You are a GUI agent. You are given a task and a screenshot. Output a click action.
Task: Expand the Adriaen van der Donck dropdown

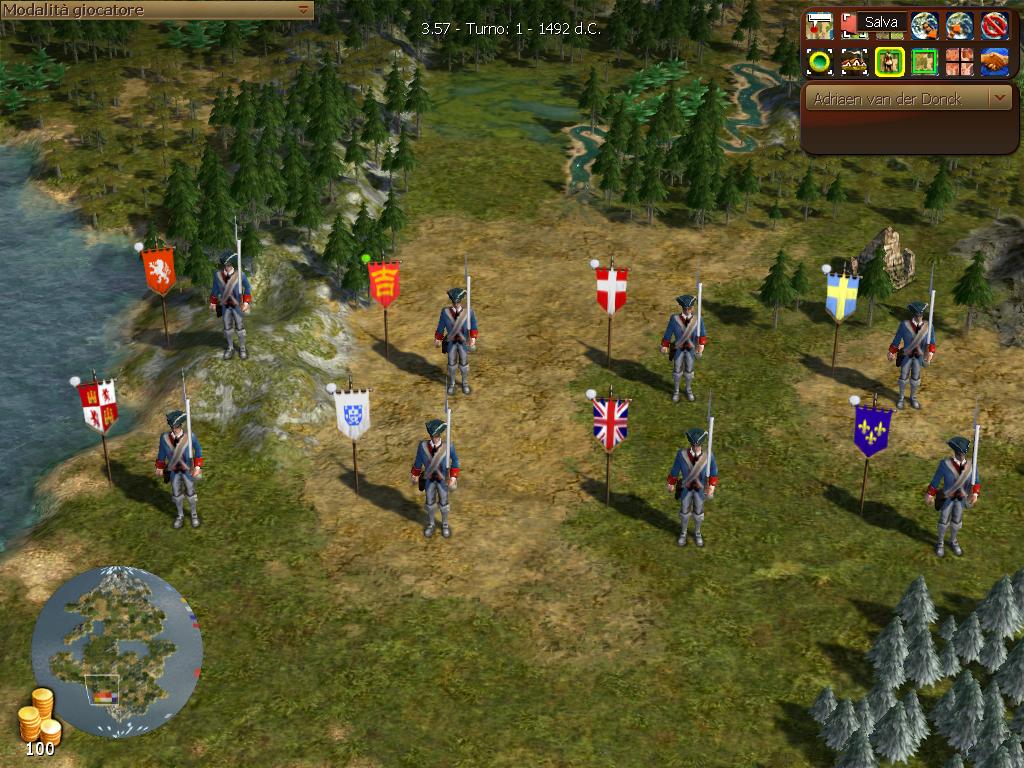[1000, 99]
